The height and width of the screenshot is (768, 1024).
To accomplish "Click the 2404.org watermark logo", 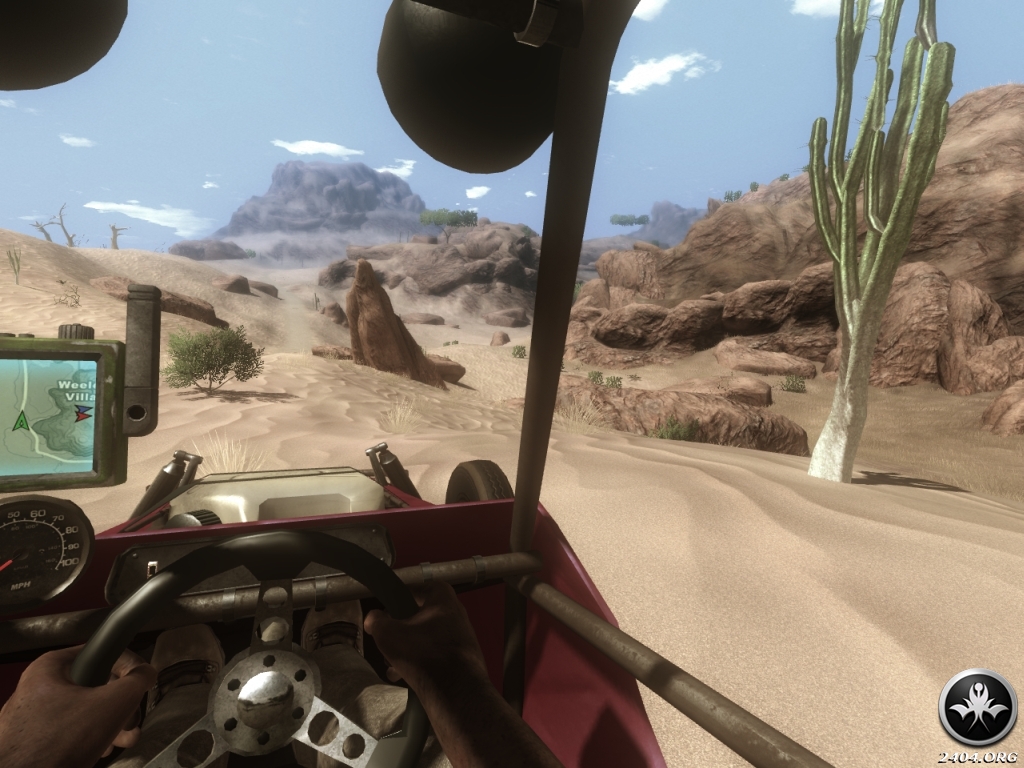I will point(977,708).
